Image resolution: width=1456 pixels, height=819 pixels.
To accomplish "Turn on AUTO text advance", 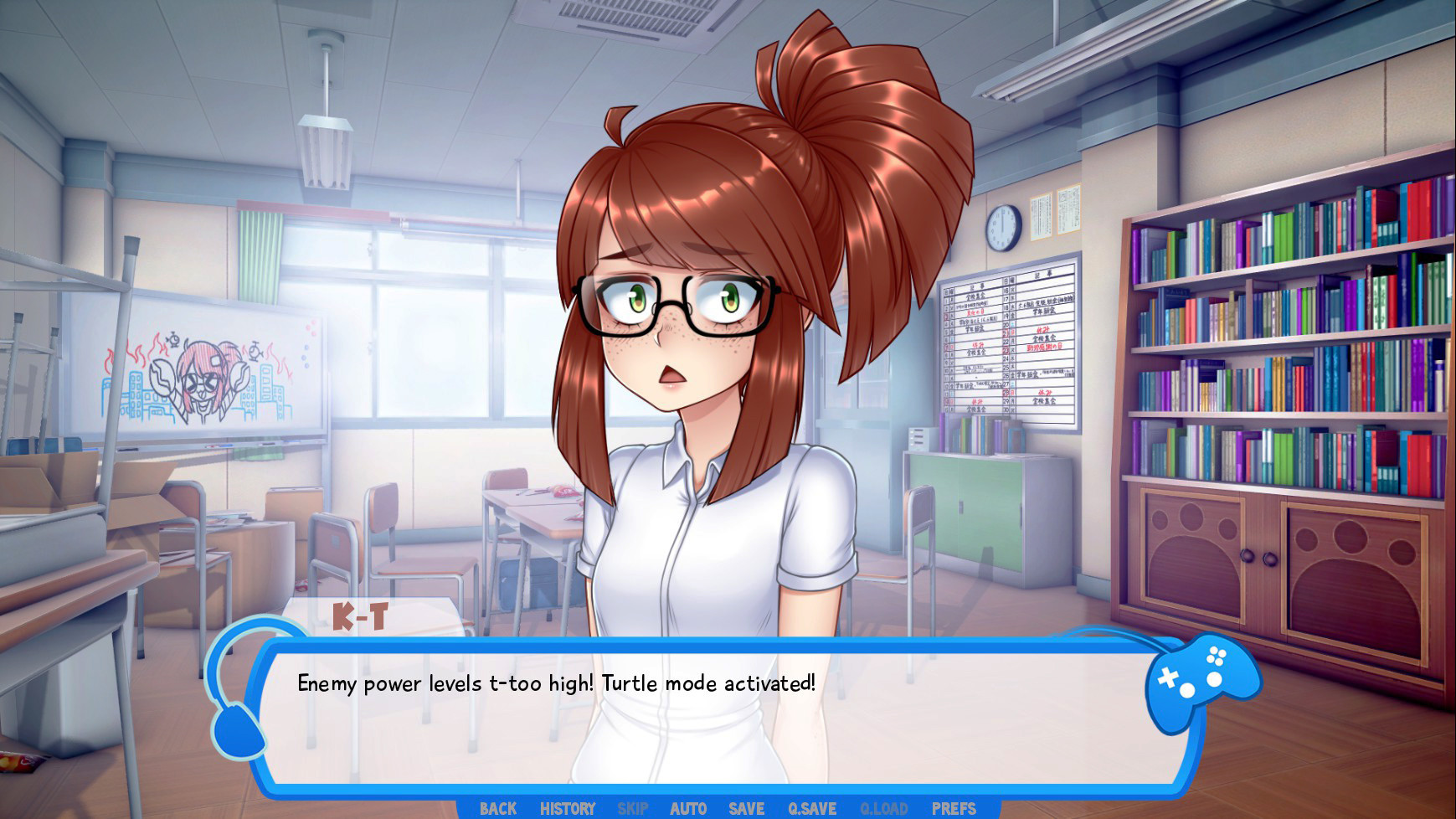I will 687,809.
